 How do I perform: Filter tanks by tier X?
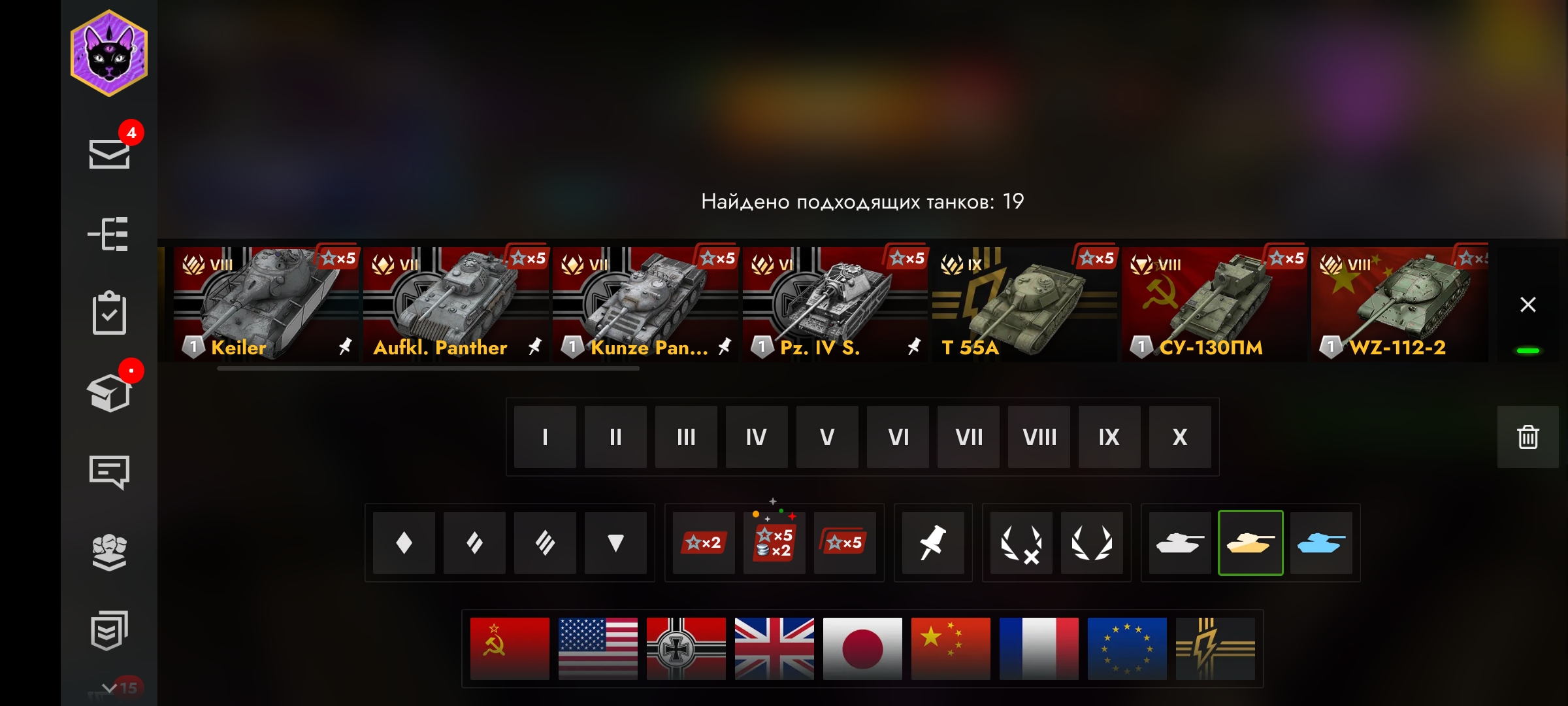coord(1180,437)
